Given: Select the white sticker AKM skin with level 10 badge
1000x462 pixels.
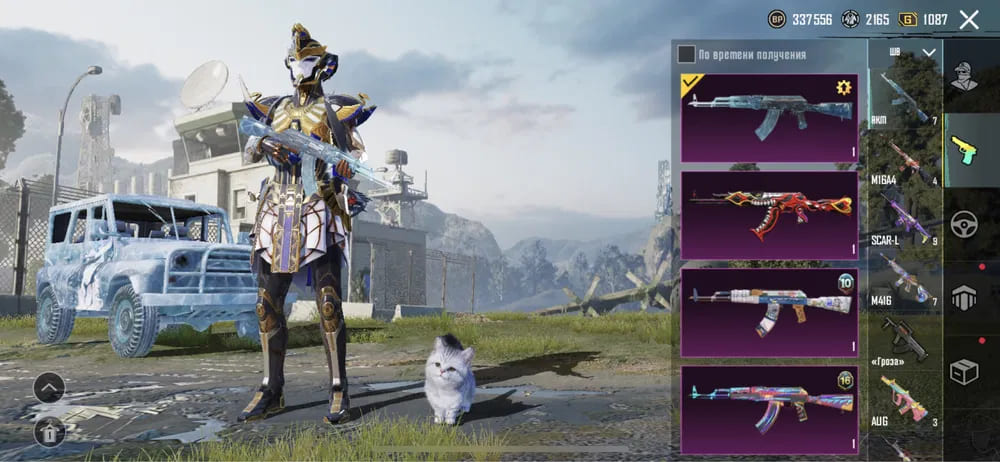Looking at the screenshot, I should (x=768, y=312).
